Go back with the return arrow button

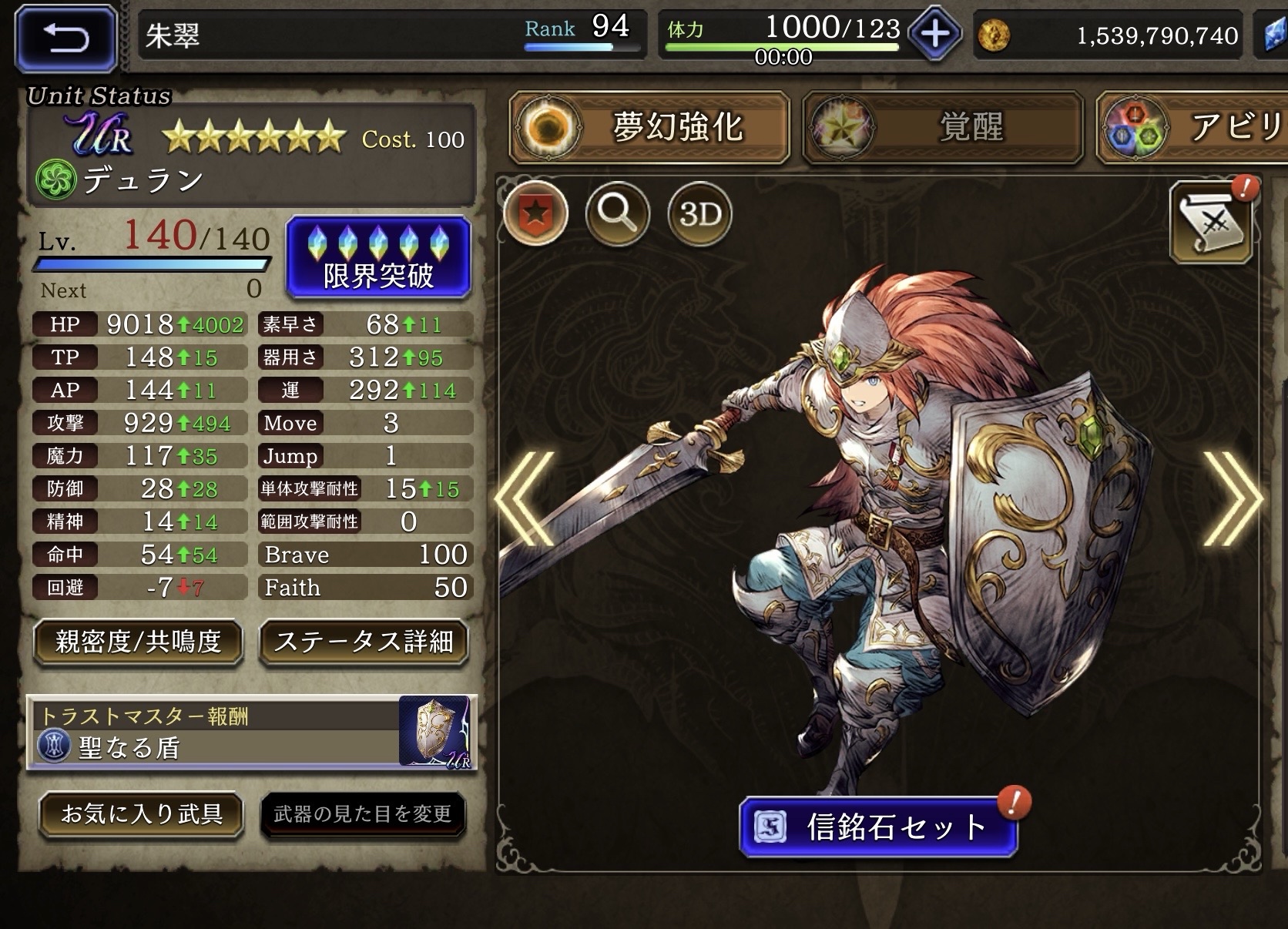[x=65, y=36]
